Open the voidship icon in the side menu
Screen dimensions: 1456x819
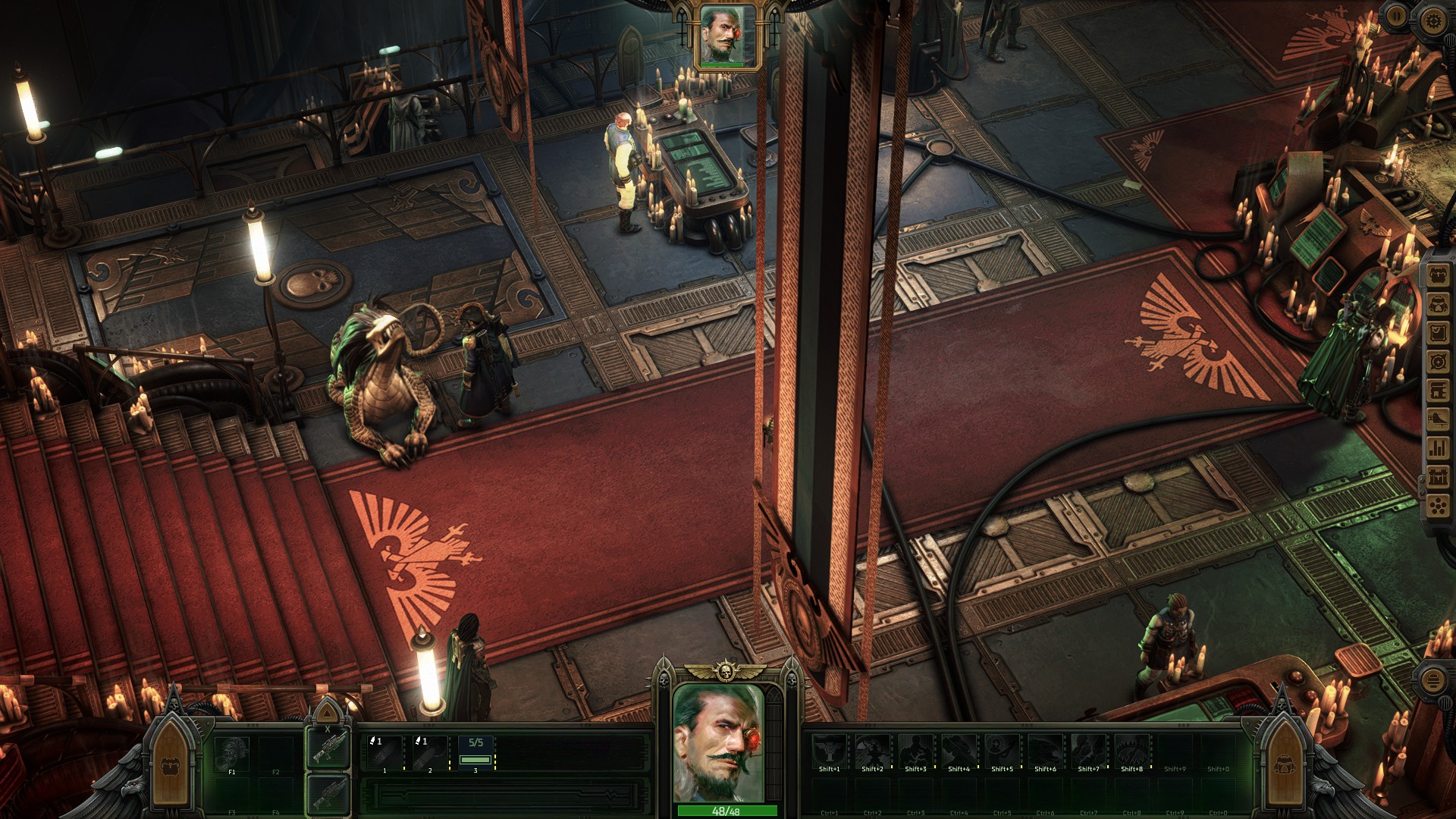click(x=1439, y=419)
